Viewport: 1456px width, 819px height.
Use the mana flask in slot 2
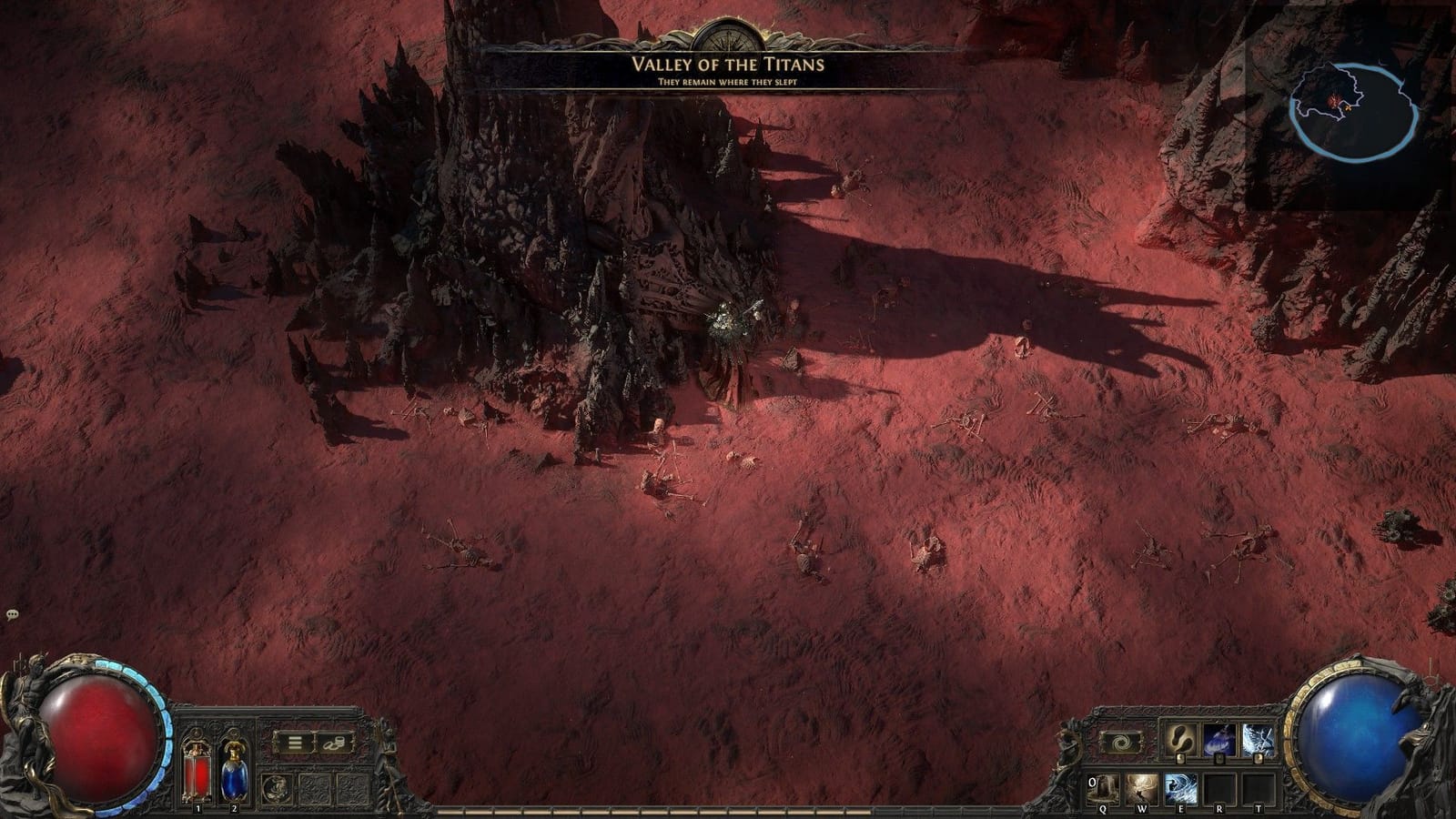click(x=234, y=773)
